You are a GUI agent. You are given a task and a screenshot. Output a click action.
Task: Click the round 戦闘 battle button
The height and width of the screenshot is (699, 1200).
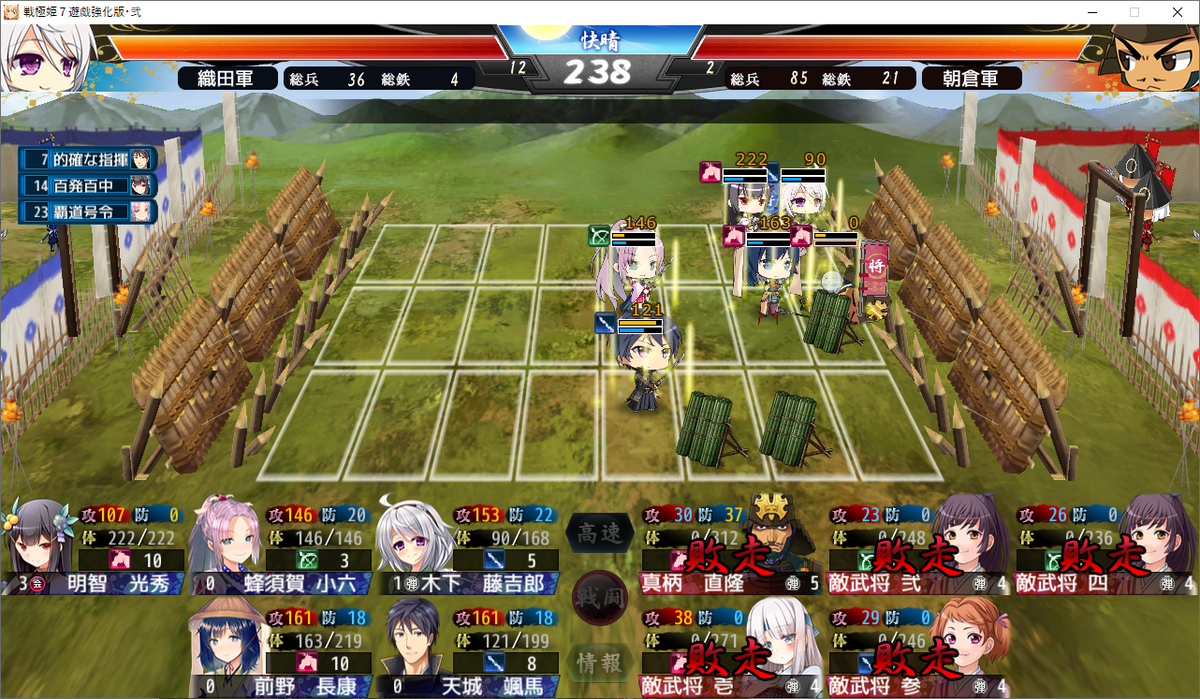click(x=600, y=598)
